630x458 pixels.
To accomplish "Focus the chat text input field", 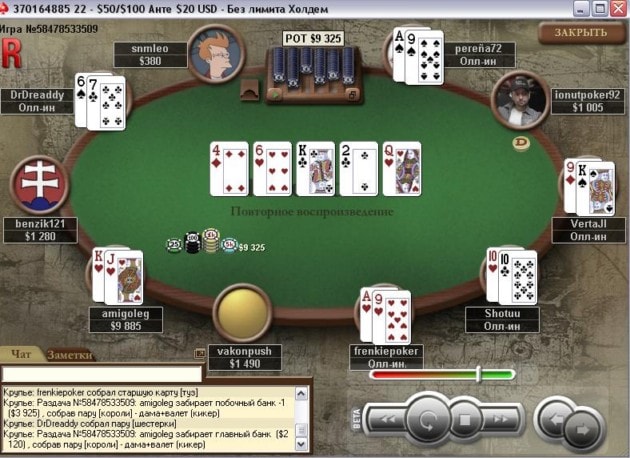I will tap(100, 374).
